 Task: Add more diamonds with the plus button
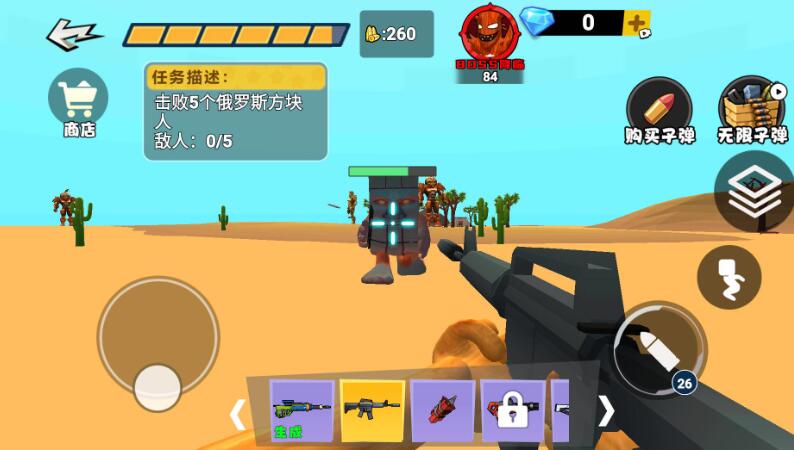pyautogui.click(x=636, y=23)
